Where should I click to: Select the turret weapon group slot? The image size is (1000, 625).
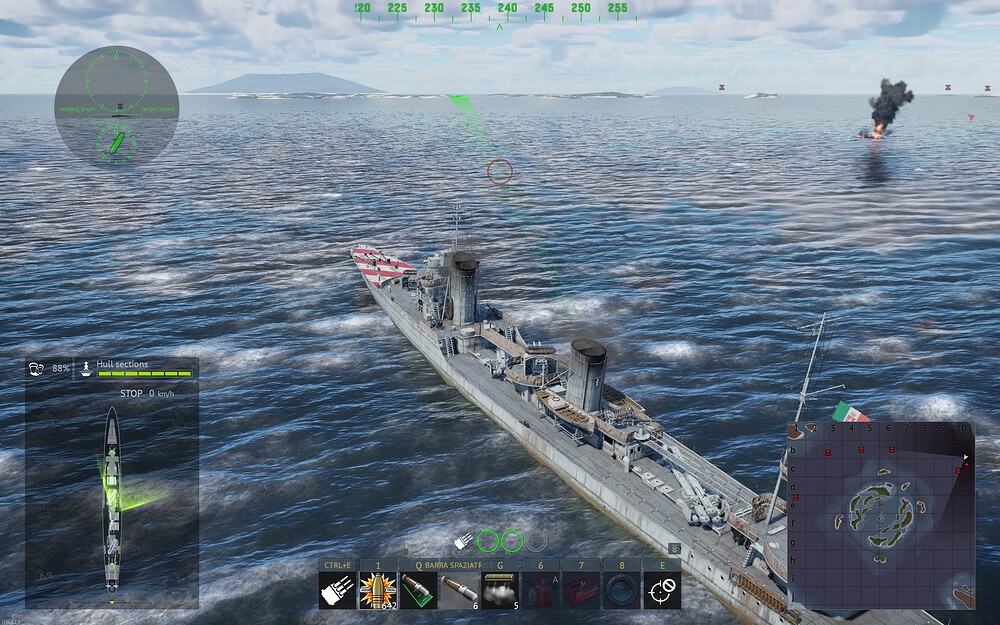coord(337,591)
